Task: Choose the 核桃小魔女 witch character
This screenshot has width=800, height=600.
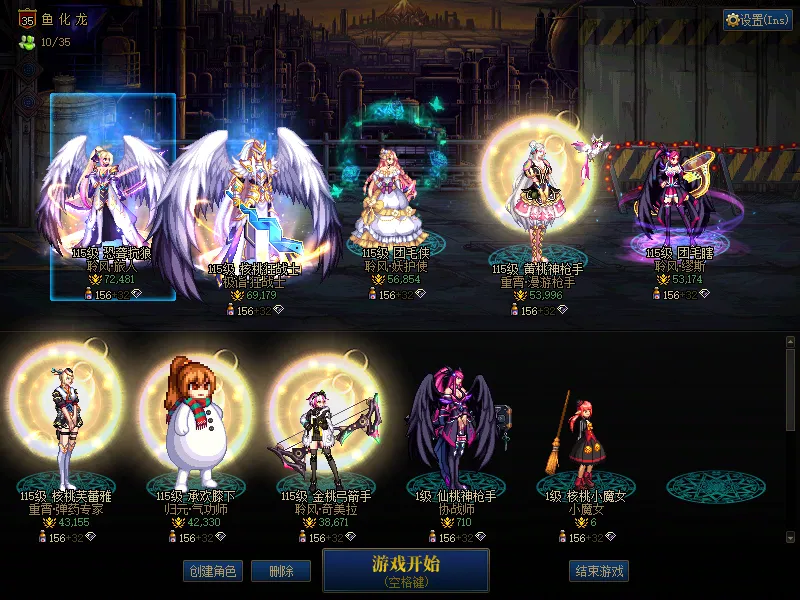Action: [x=585, y=435]
